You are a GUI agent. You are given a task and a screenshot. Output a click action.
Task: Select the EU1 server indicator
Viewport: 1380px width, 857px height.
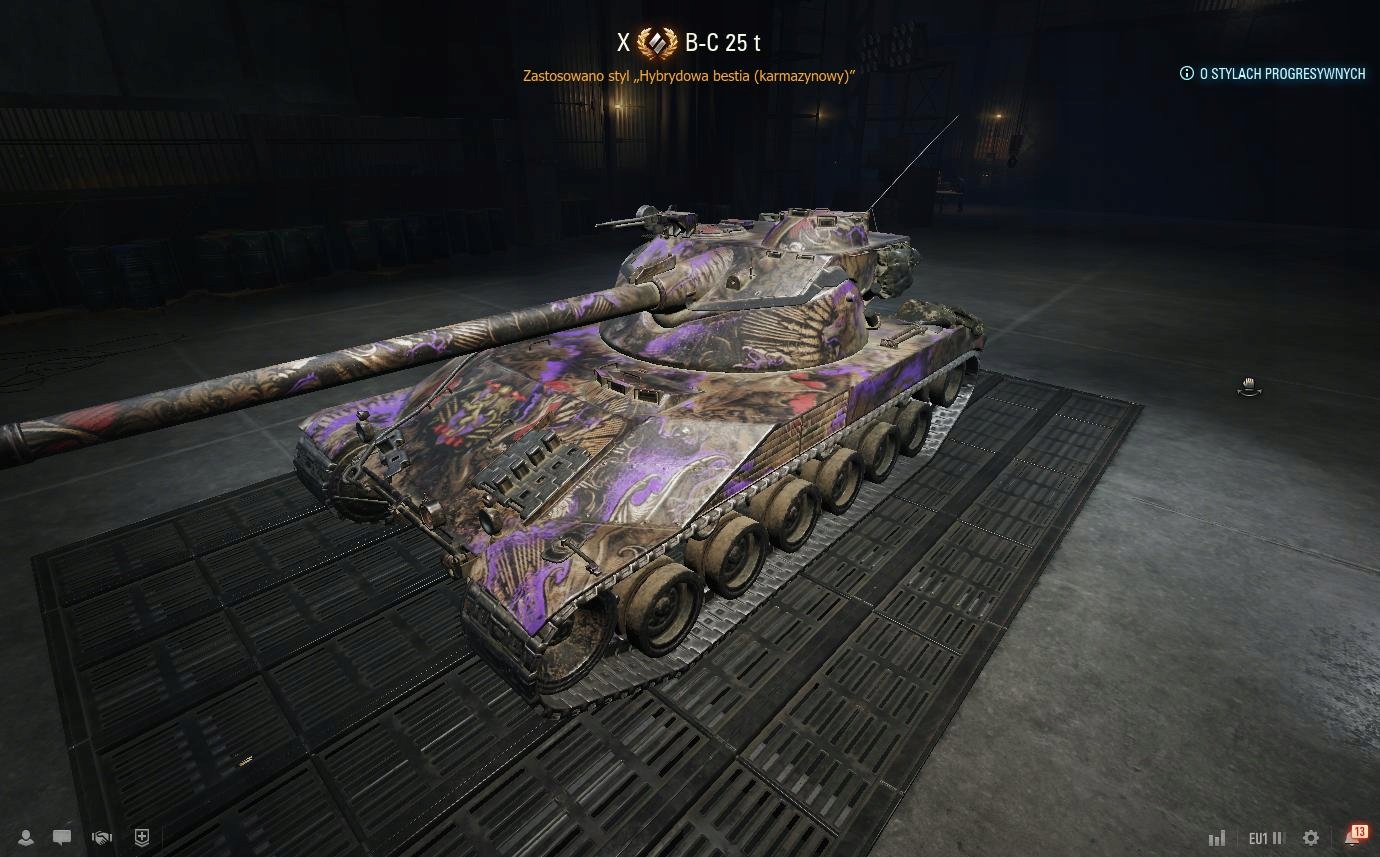point(1265,838)
